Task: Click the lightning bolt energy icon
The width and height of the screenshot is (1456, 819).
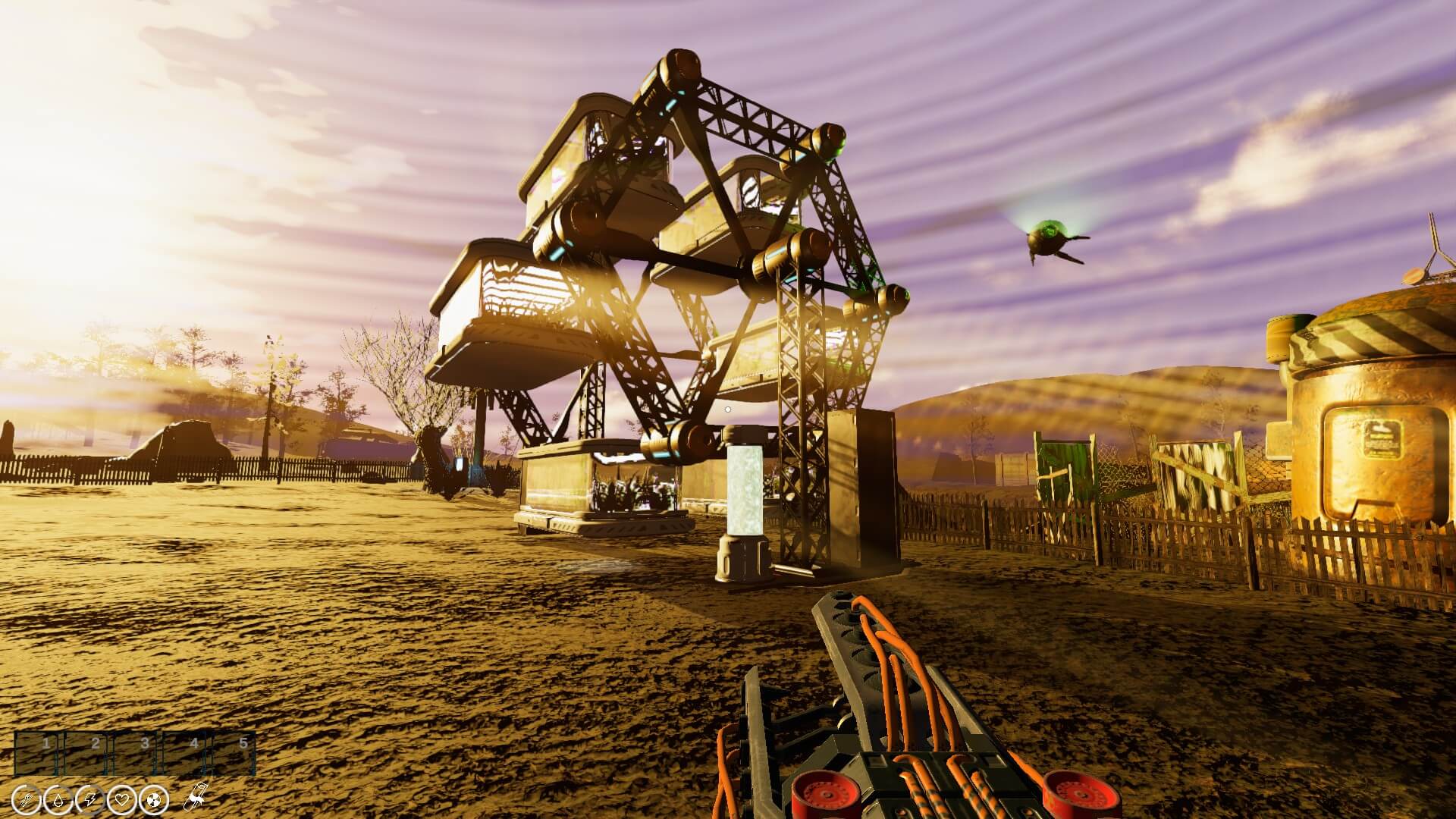Action: (89, 800)
